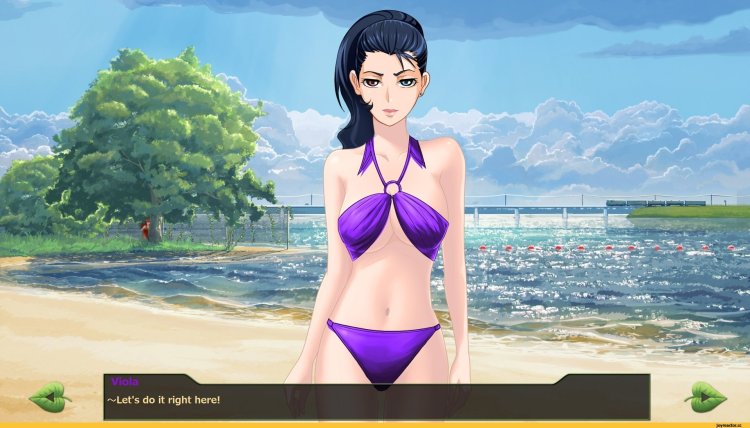Screen dimensions: 750x428
Task: Advance dialogue with the right leaf arrow
Action: [x=705, y=397]
